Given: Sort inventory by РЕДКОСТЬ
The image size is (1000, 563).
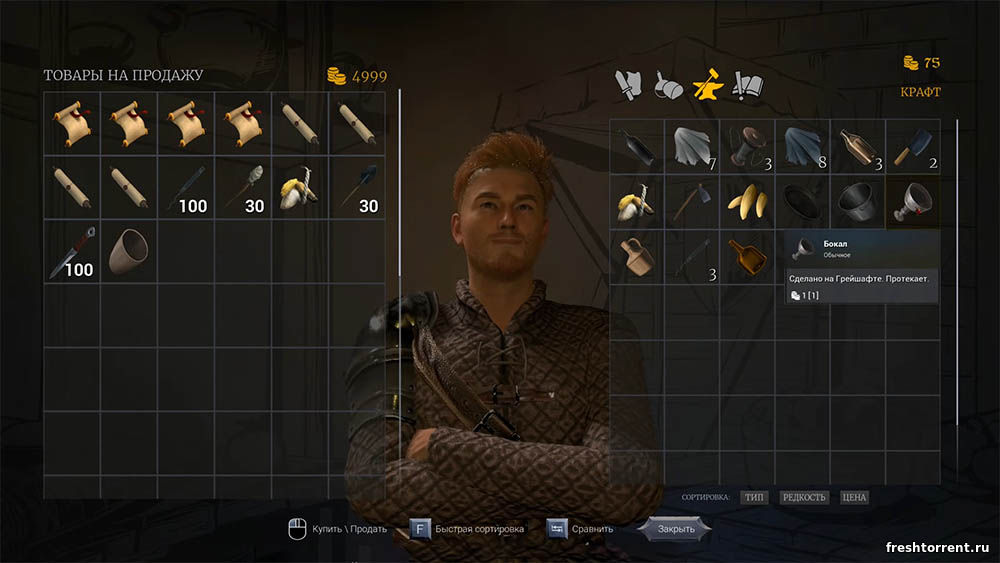Looking at the screenshot, I should pyautogui.click(x=803, y=497).
